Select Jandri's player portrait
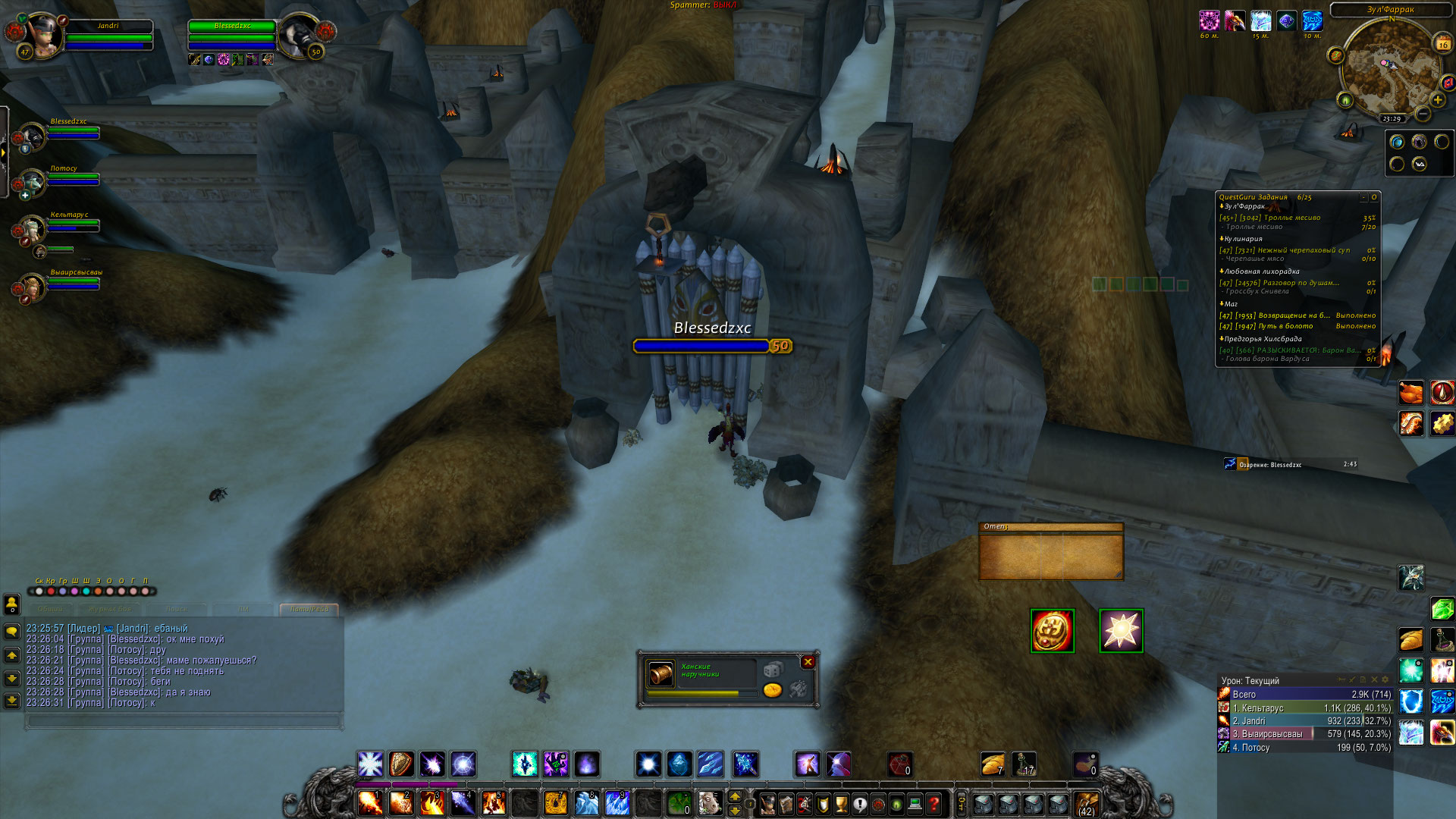Screen dimensions: 1456x819 coord(44,34)
